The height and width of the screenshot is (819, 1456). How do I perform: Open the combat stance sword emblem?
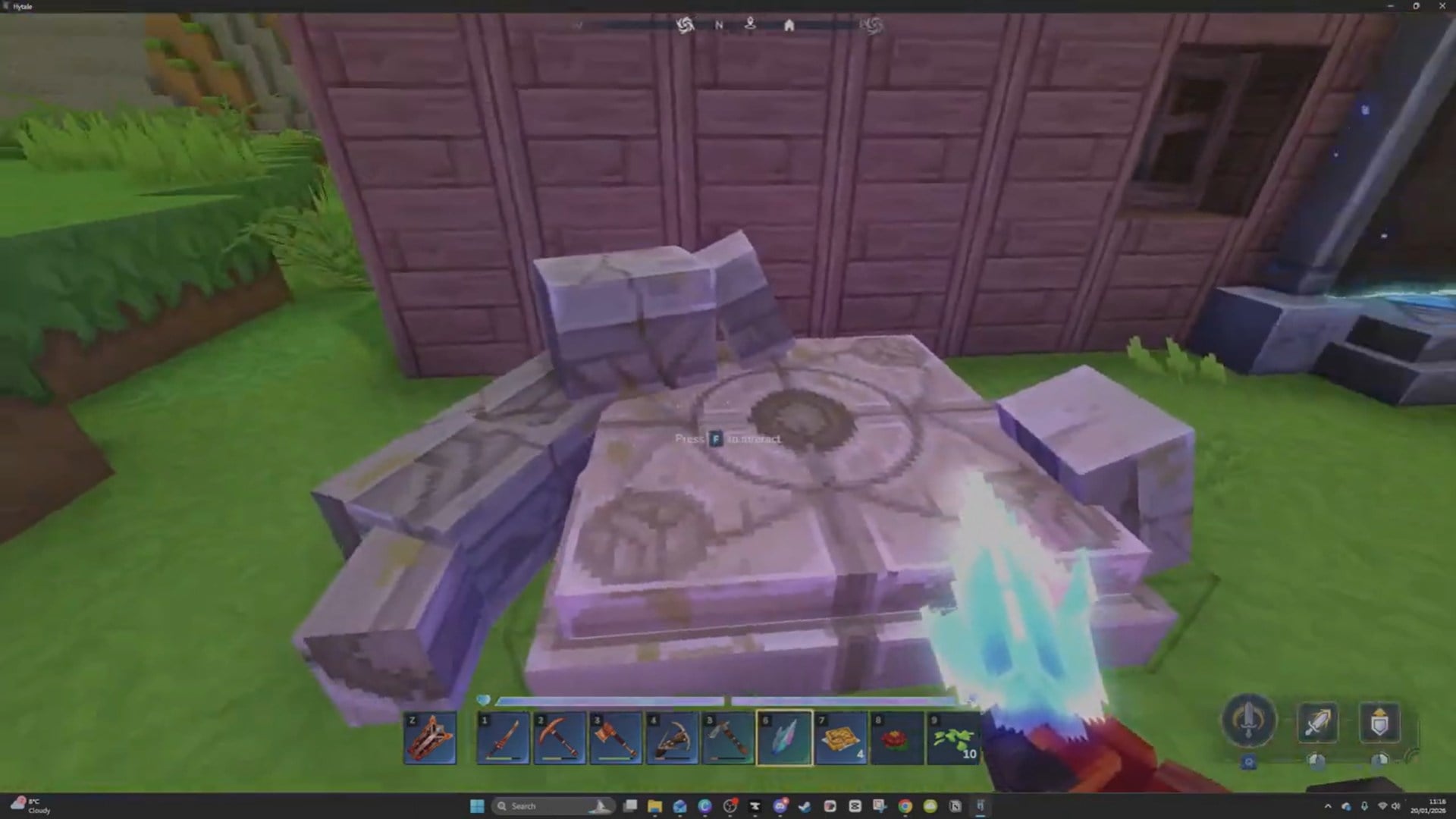tap(1250, 720)
